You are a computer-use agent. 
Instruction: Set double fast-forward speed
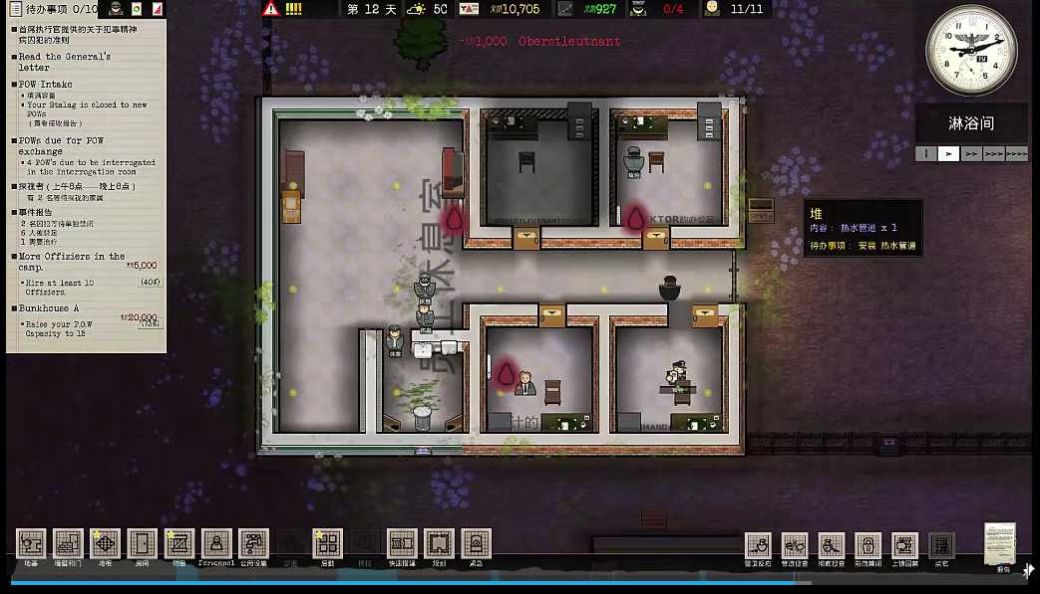coord(970,154)
